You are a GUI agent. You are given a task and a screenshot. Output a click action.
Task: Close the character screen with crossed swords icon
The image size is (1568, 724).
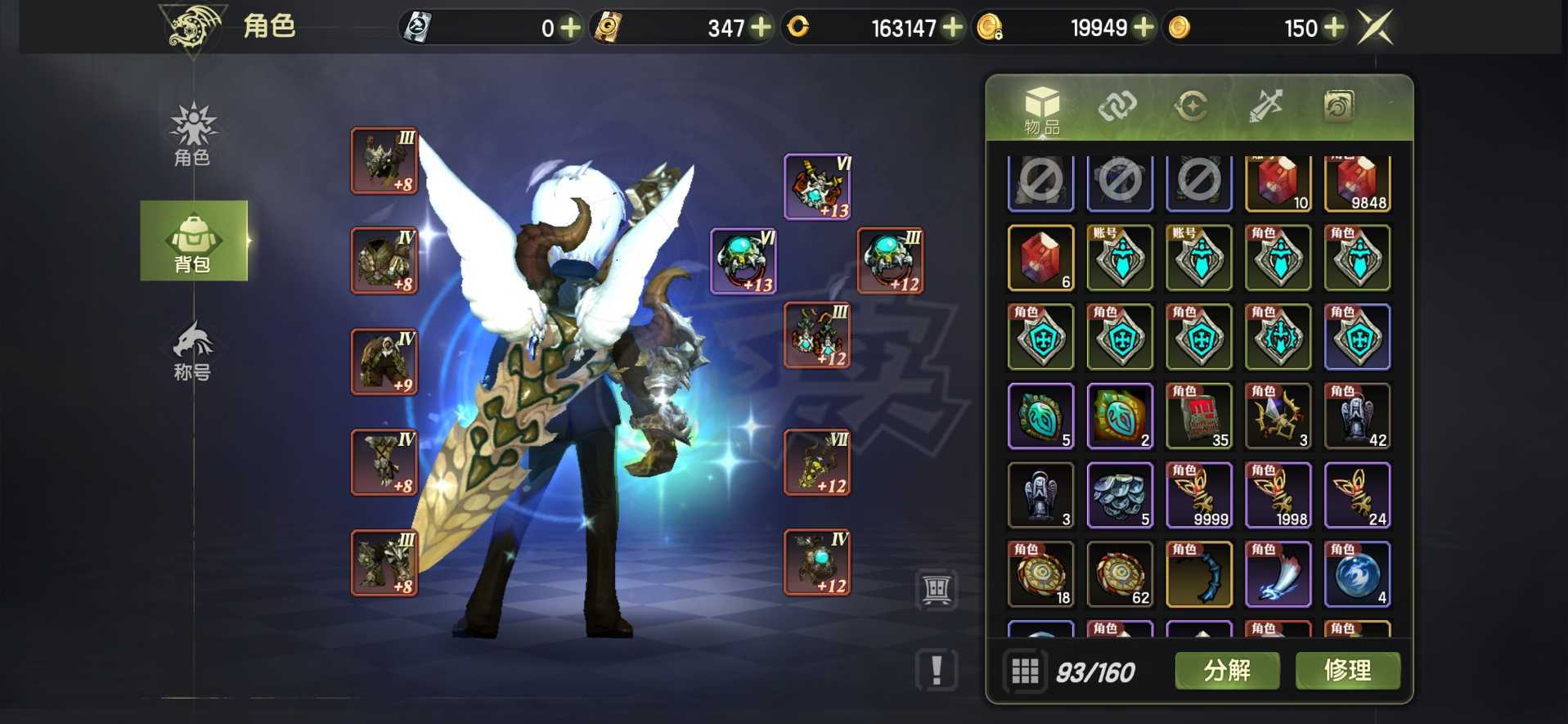(1375, 28)
